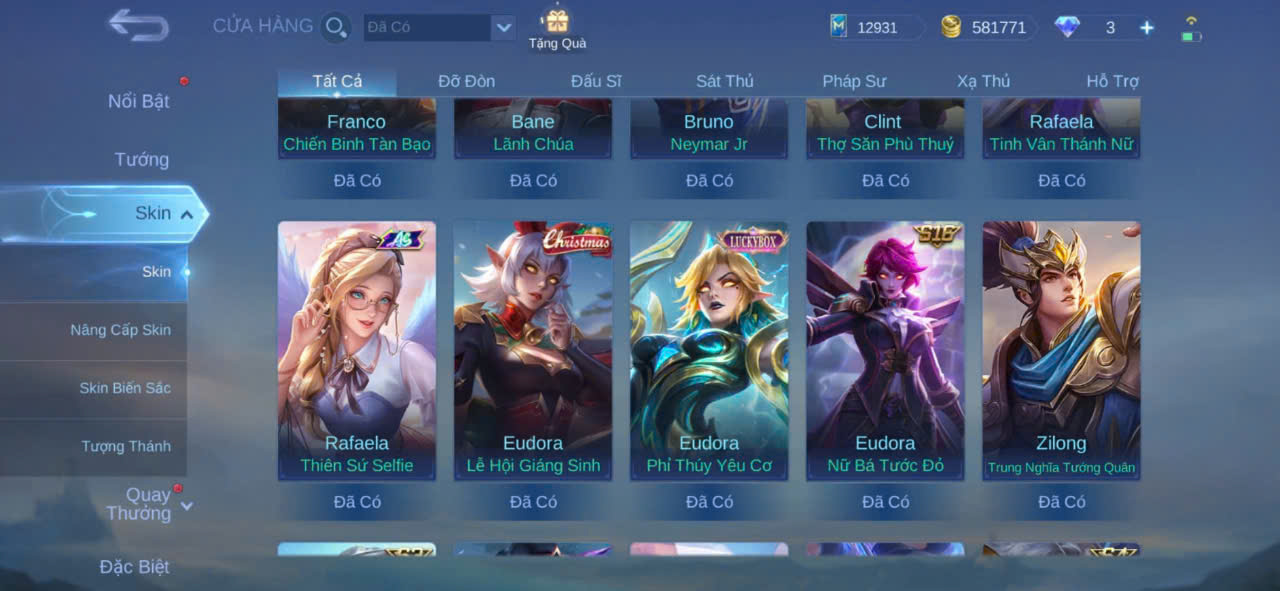Select the Pháp Sư tab

[x=854, y=81]
